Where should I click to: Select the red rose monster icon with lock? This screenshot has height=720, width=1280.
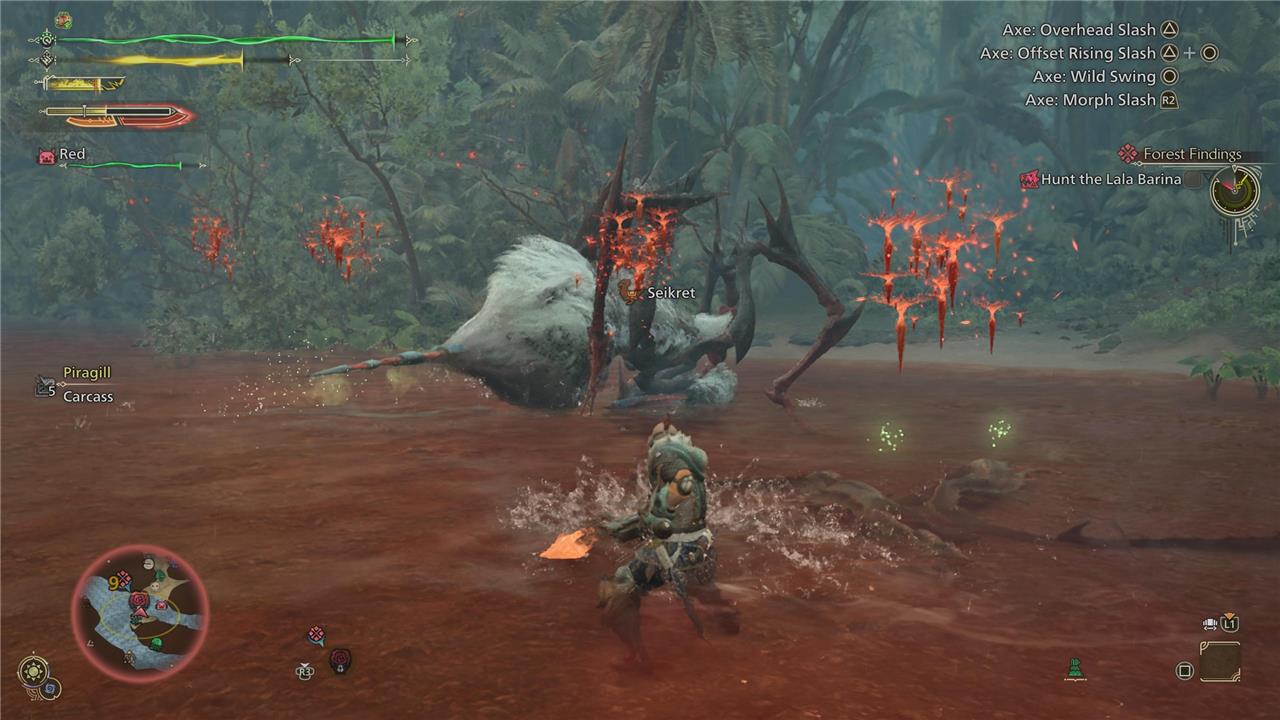340,660
